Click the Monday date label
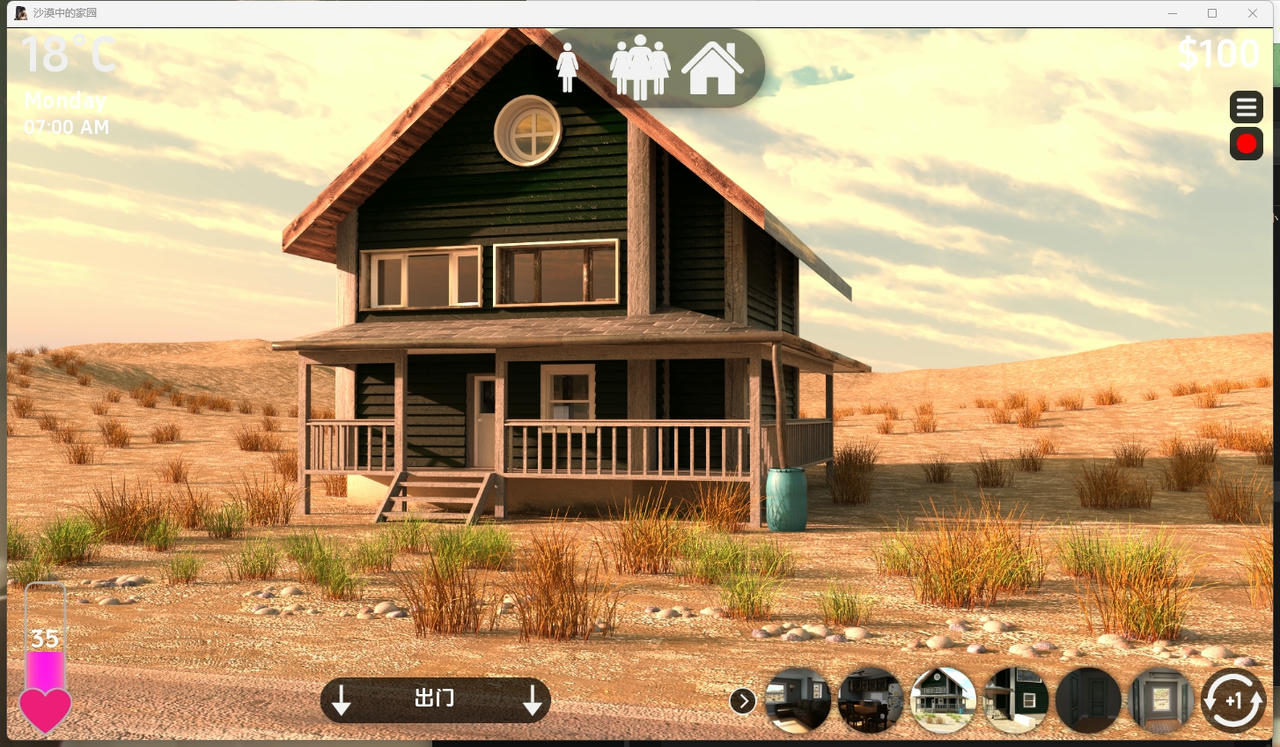 66,100
